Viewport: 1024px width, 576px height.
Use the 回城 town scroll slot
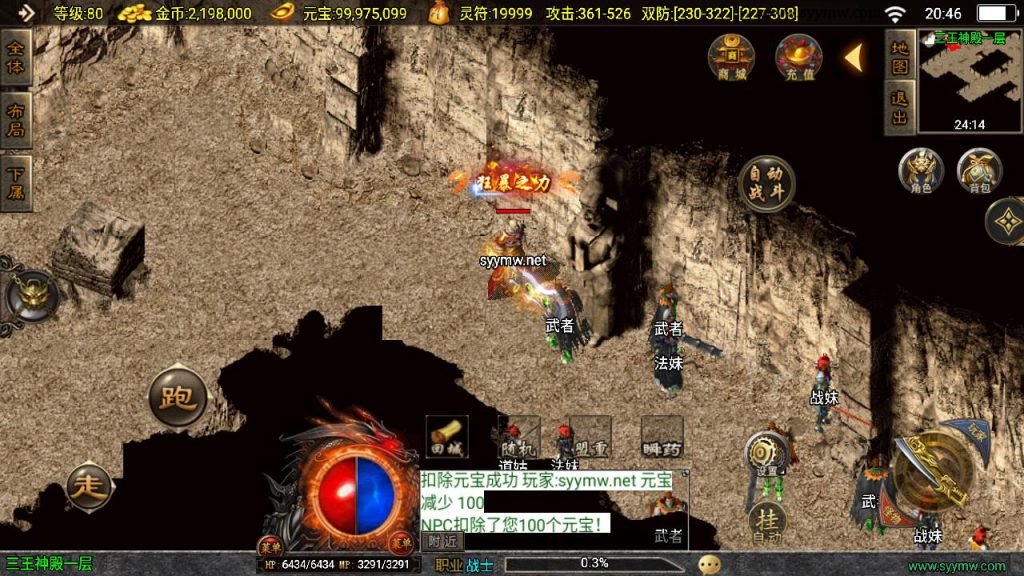[446, 437]
